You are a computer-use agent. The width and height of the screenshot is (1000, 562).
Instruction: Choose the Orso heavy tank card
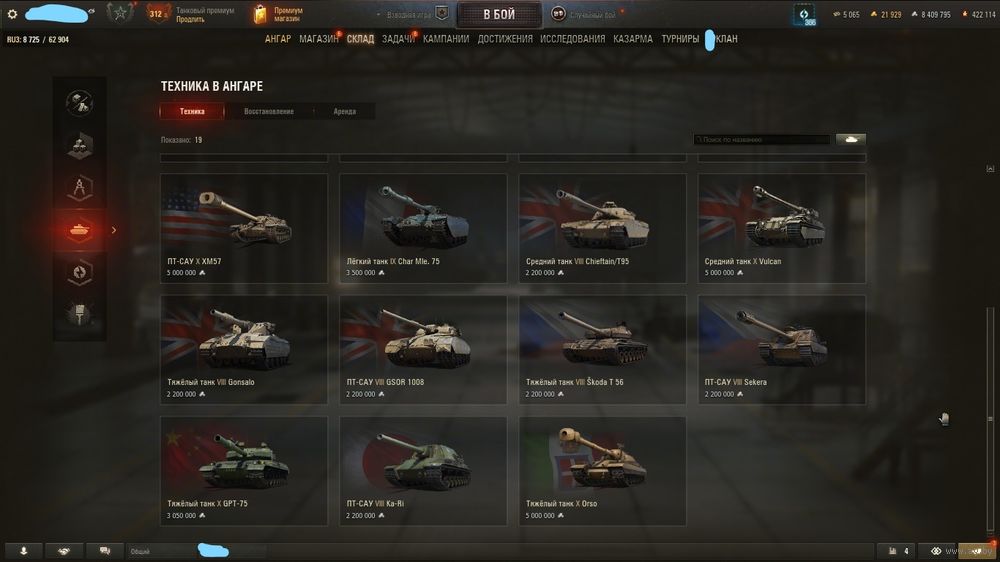(602, 470)
